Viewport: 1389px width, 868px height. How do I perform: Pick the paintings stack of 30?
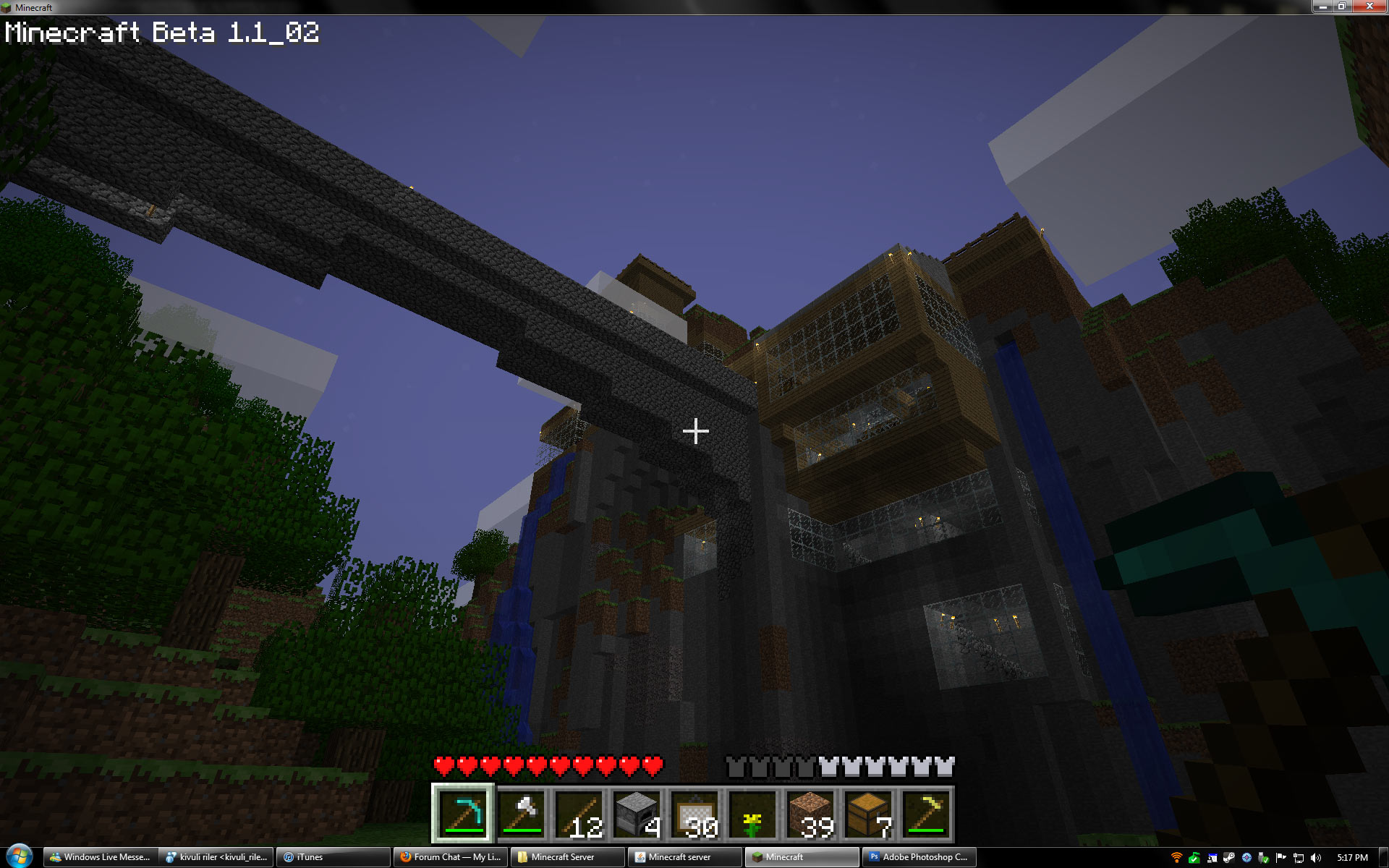(x=694, y=814)
